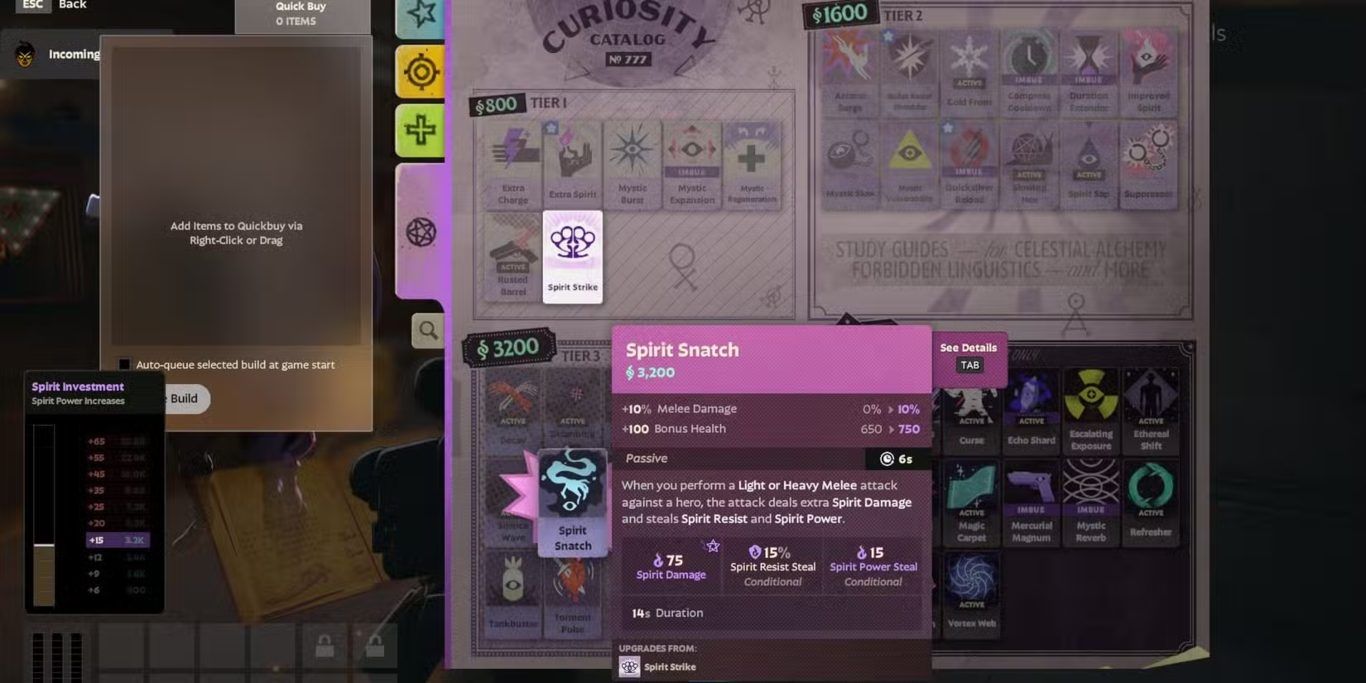Switch to the yellow crosshair weapon tab
The image size is (1366, 683).
coord(420,72)
